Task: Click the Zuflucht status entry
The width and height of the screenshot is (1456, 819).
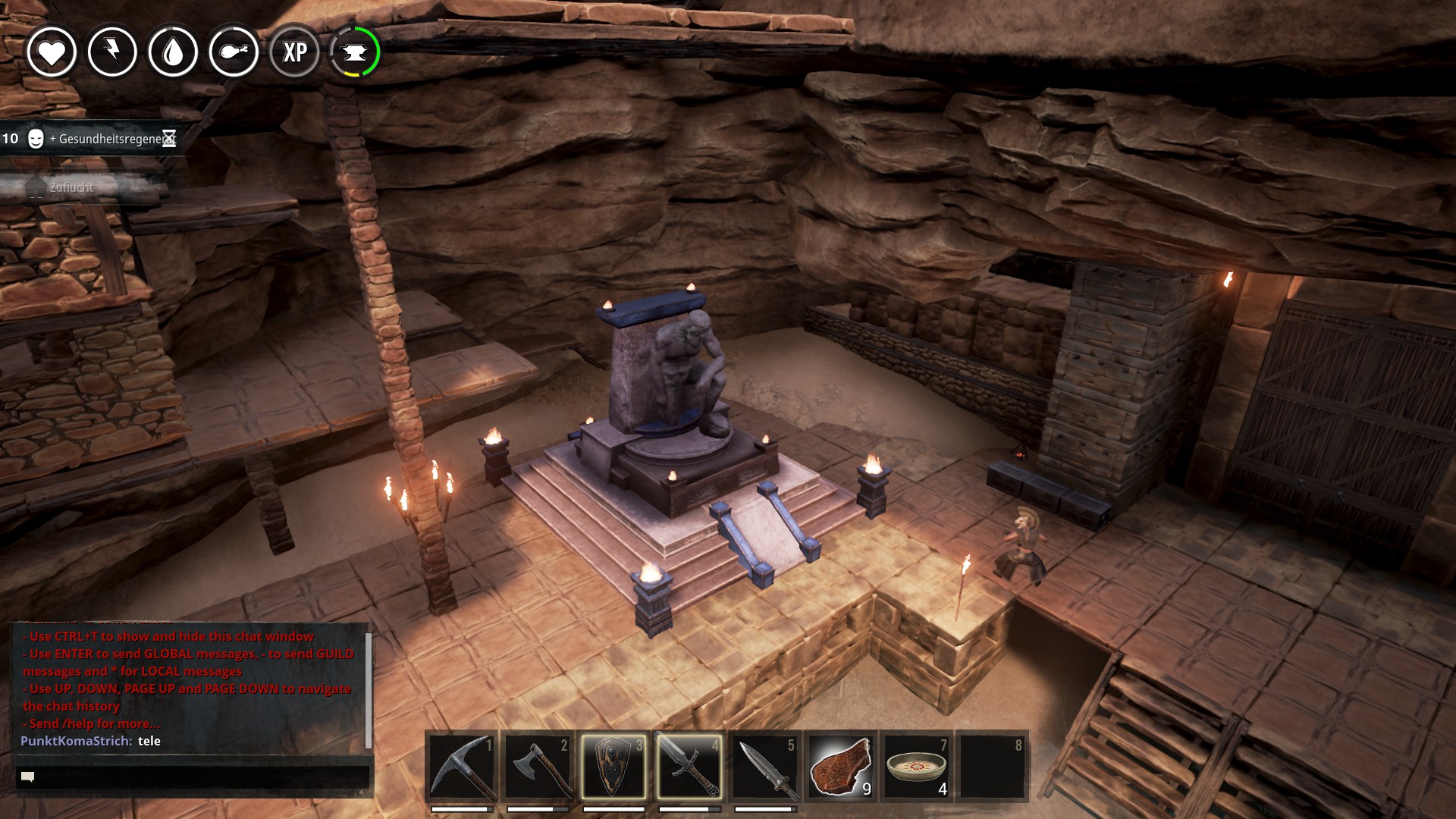Action: [x=72, y=187]
